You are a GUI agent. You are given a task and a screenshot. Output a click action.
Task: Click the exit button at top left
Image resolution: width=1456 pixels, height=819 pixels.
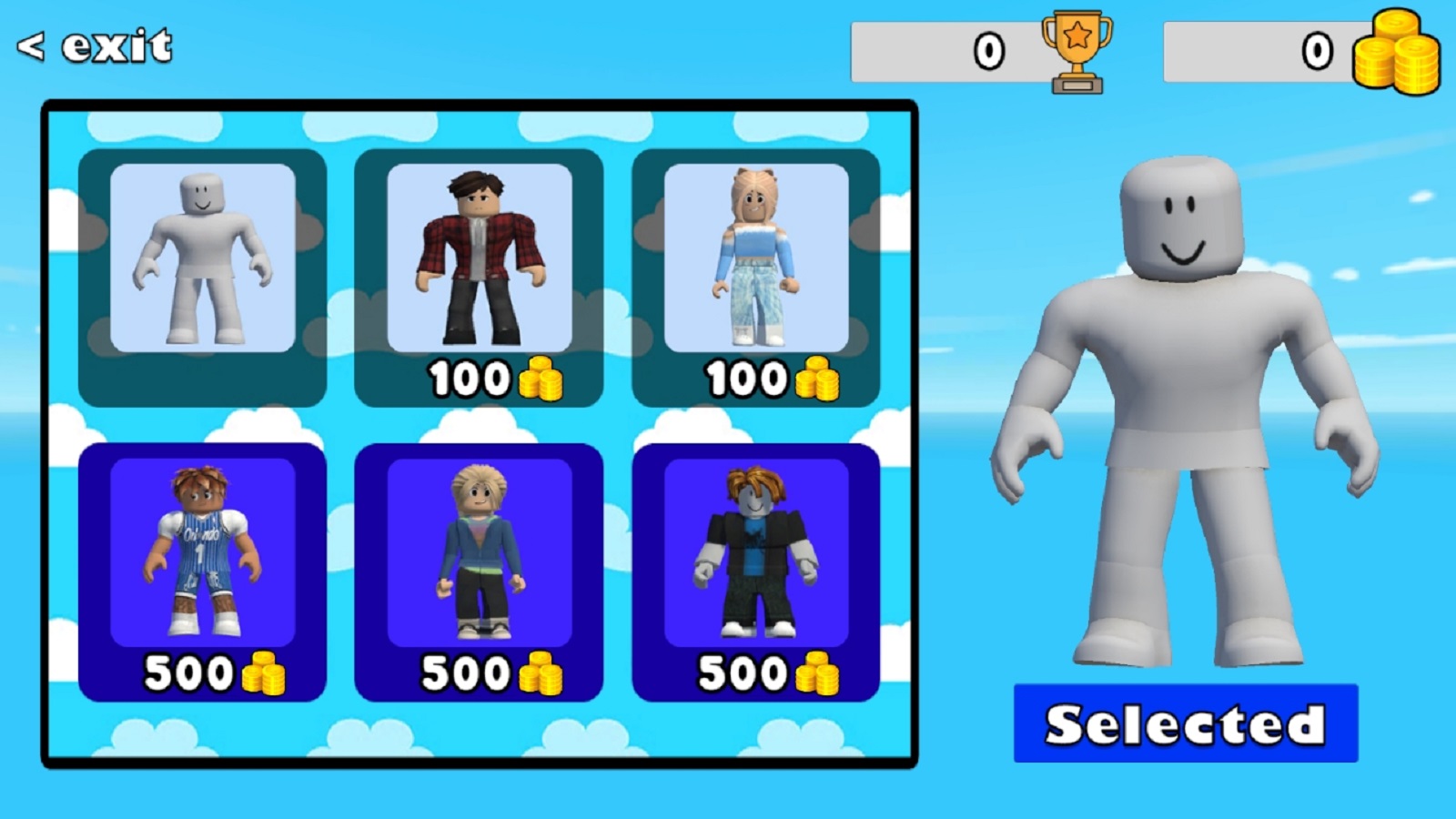coord(96,44)
